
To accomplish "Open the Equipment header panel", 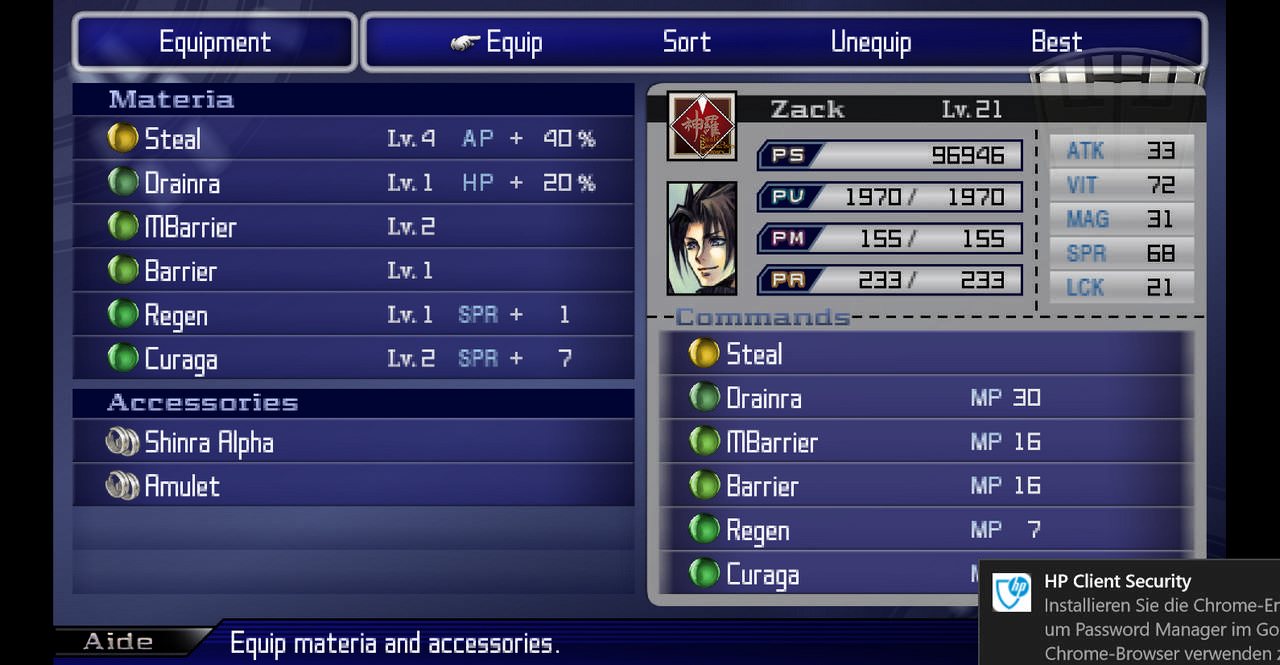I will [215, 42].
